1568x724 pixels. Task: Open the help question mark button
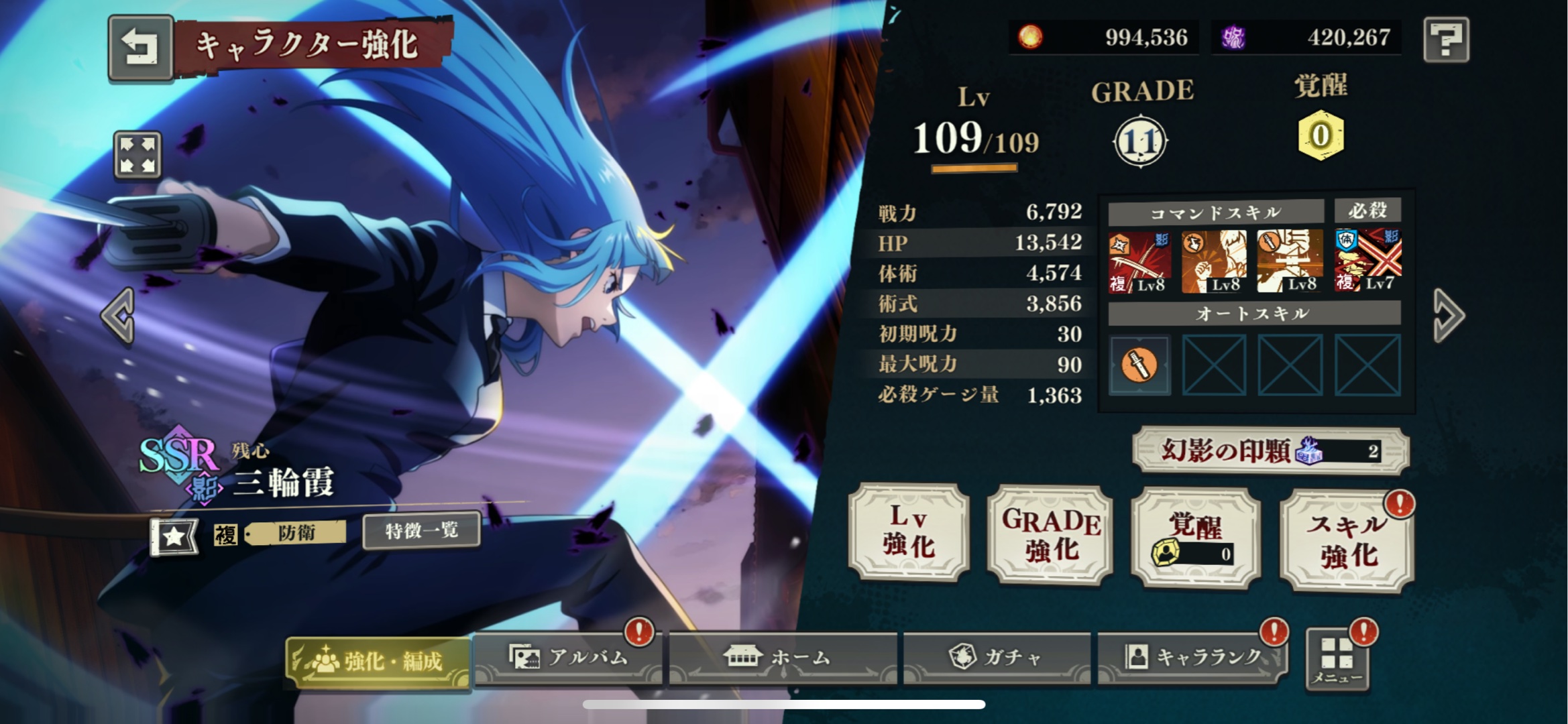click(1445, 40)
